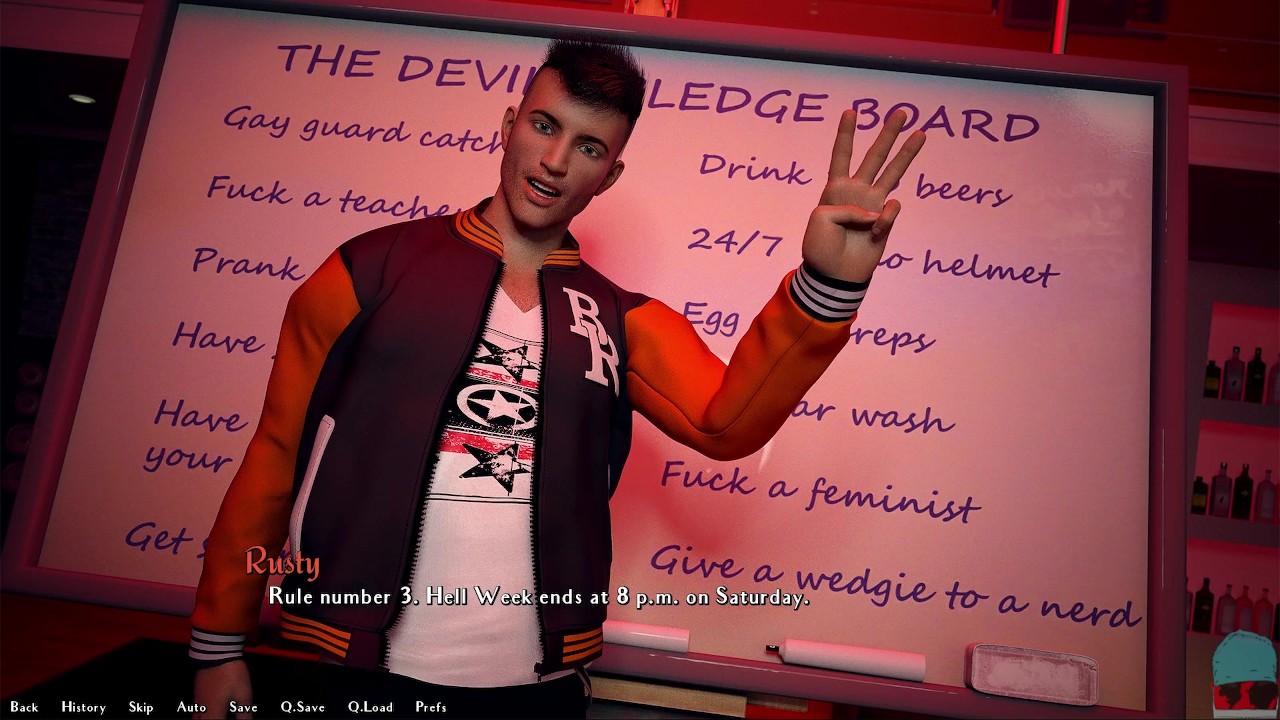Screen dimensions: 1280x720
Task: Open the Prefs settings menu
Action: pos(431,707)
